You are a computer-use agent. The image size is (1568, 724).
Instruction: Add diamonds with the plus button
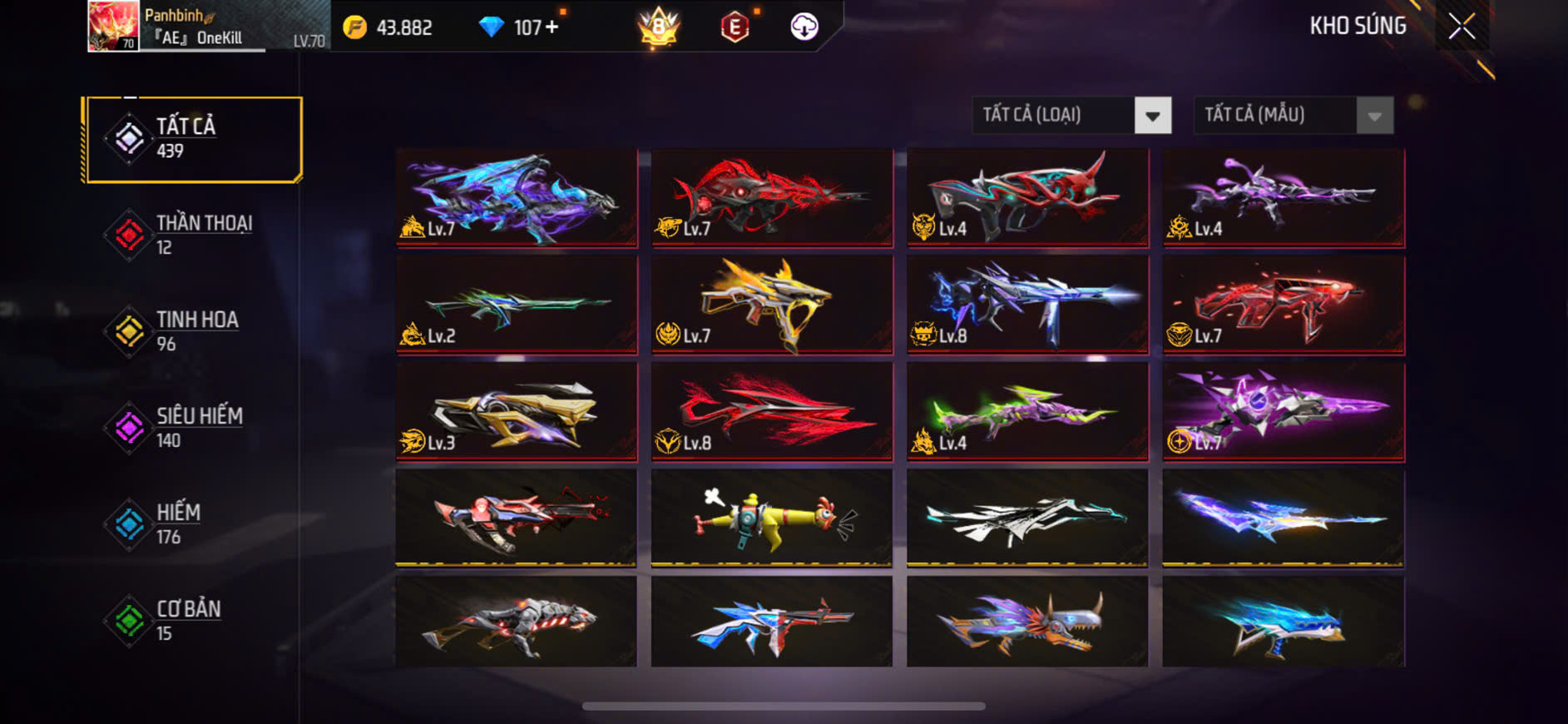pos(552,27)
